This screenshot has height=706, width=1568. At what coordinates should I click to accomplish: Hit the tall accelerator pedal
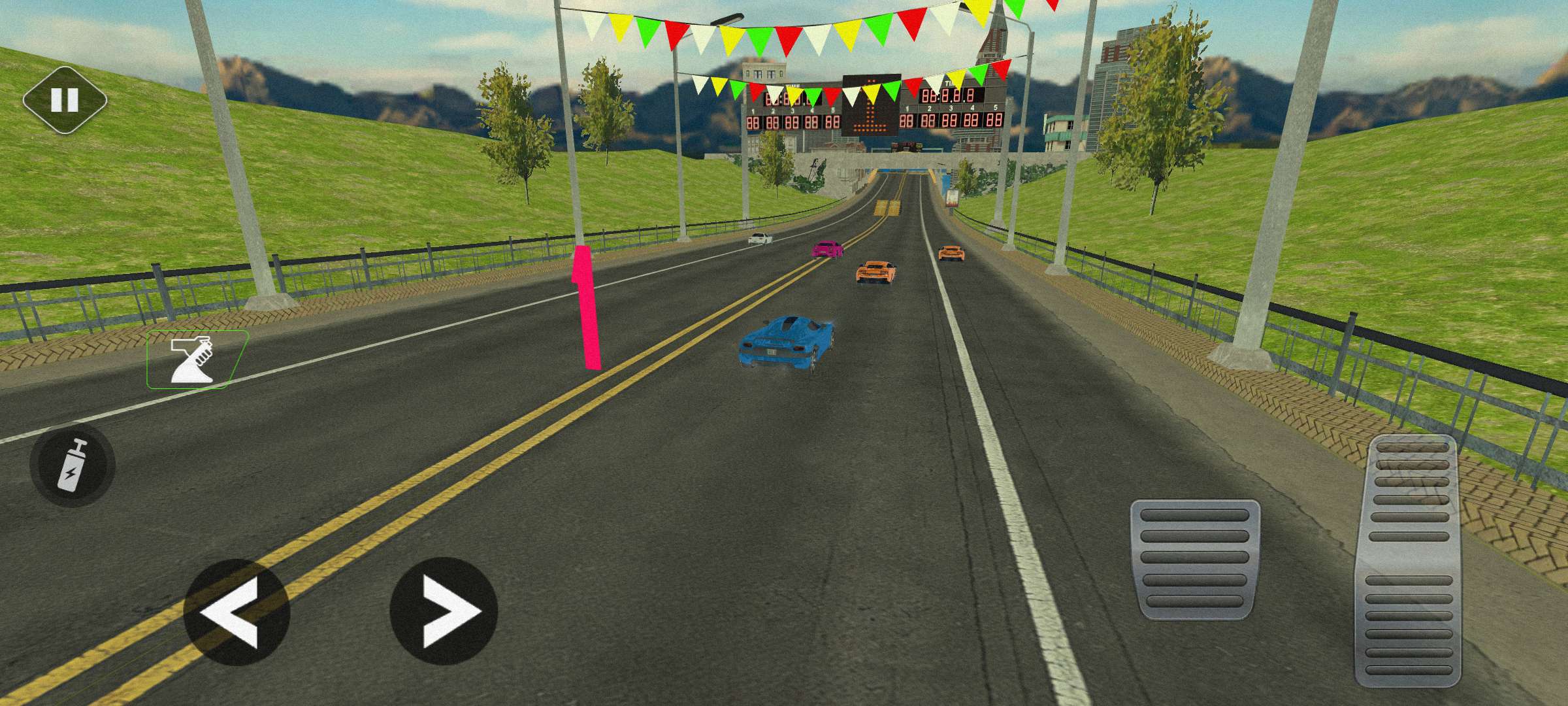[1409, 561]
